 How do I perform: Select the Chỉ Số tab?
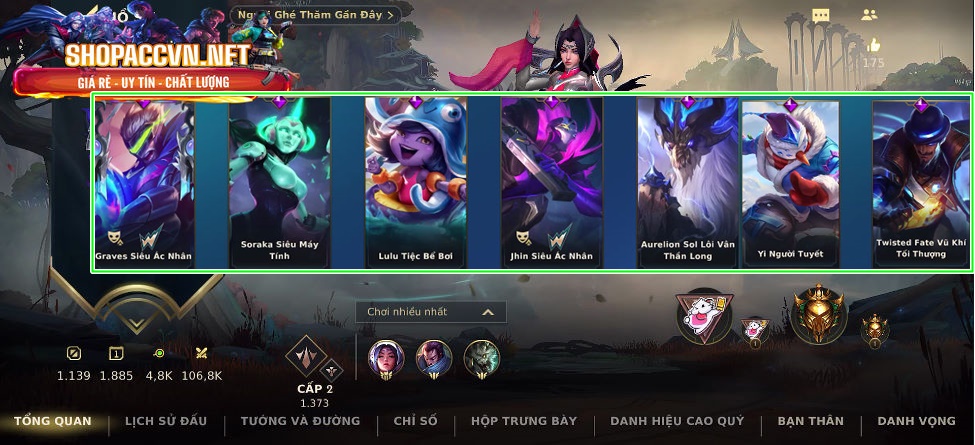click(x=415, y=421)
